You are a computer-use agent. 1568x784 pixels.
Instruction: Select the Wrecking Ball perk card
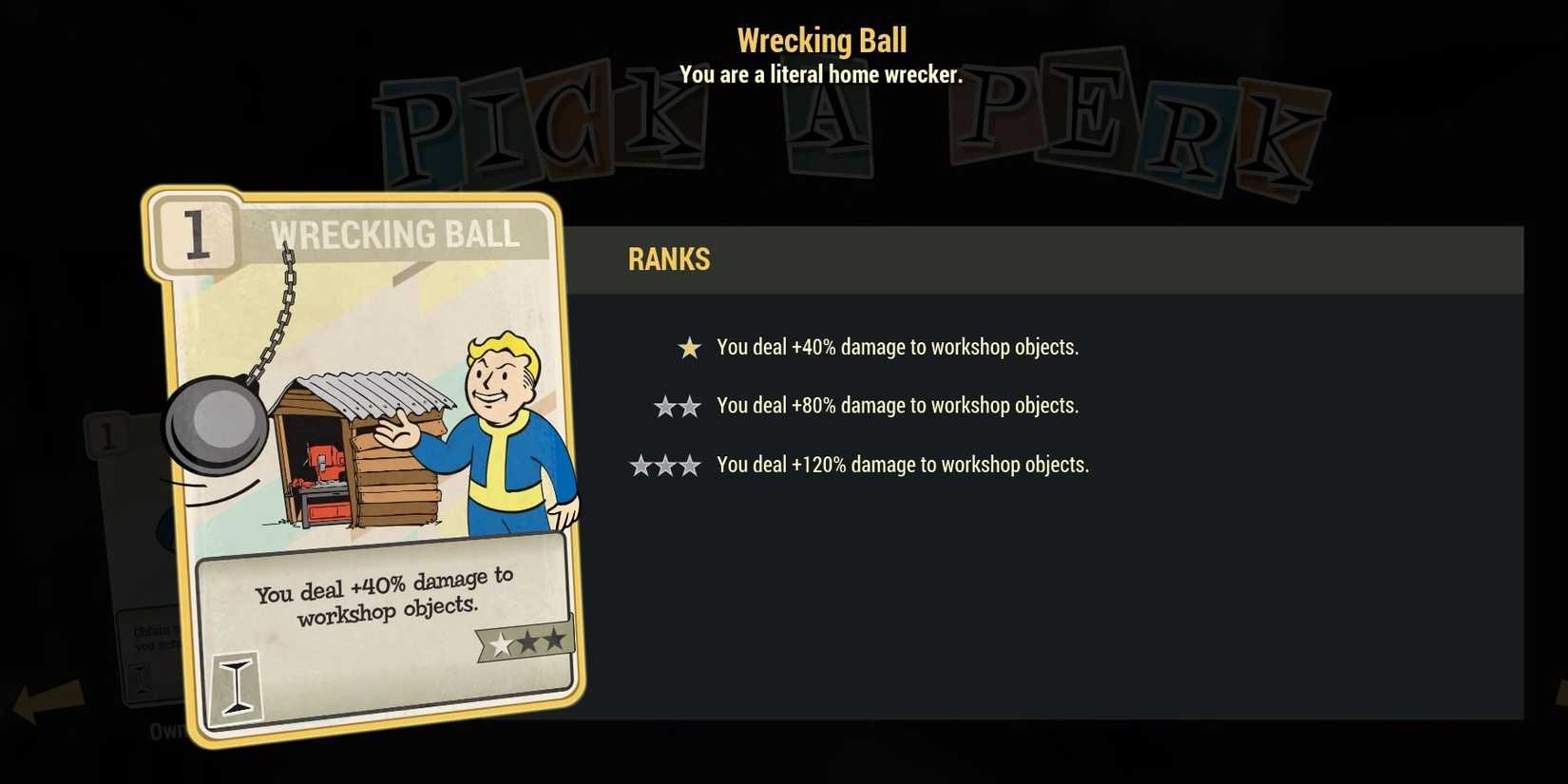(371, 466)
